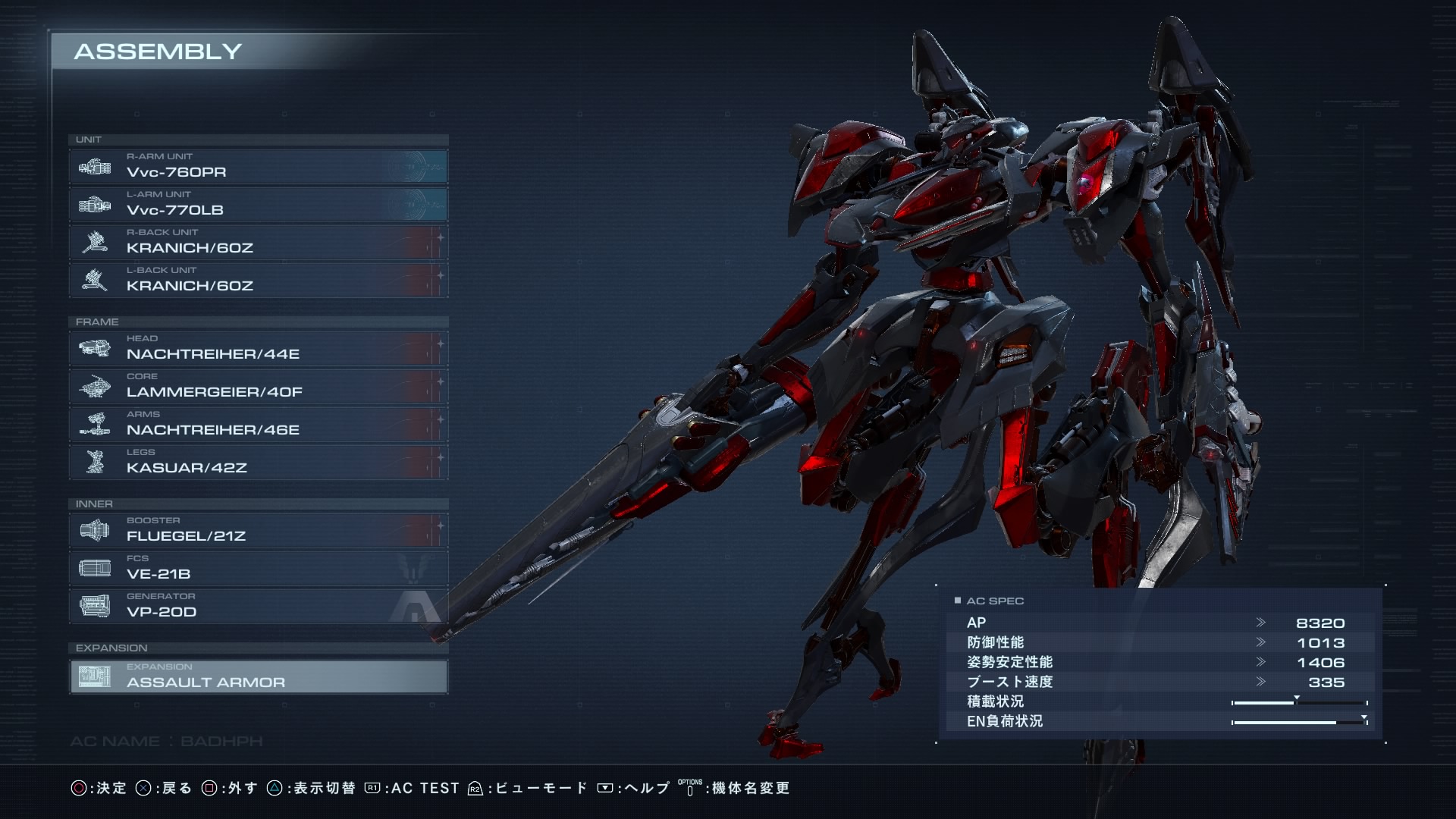Select the GENERATOR VP-20D slot
Screen dimensions: 1456x819
pyautogui.click(x=258, y=606)
